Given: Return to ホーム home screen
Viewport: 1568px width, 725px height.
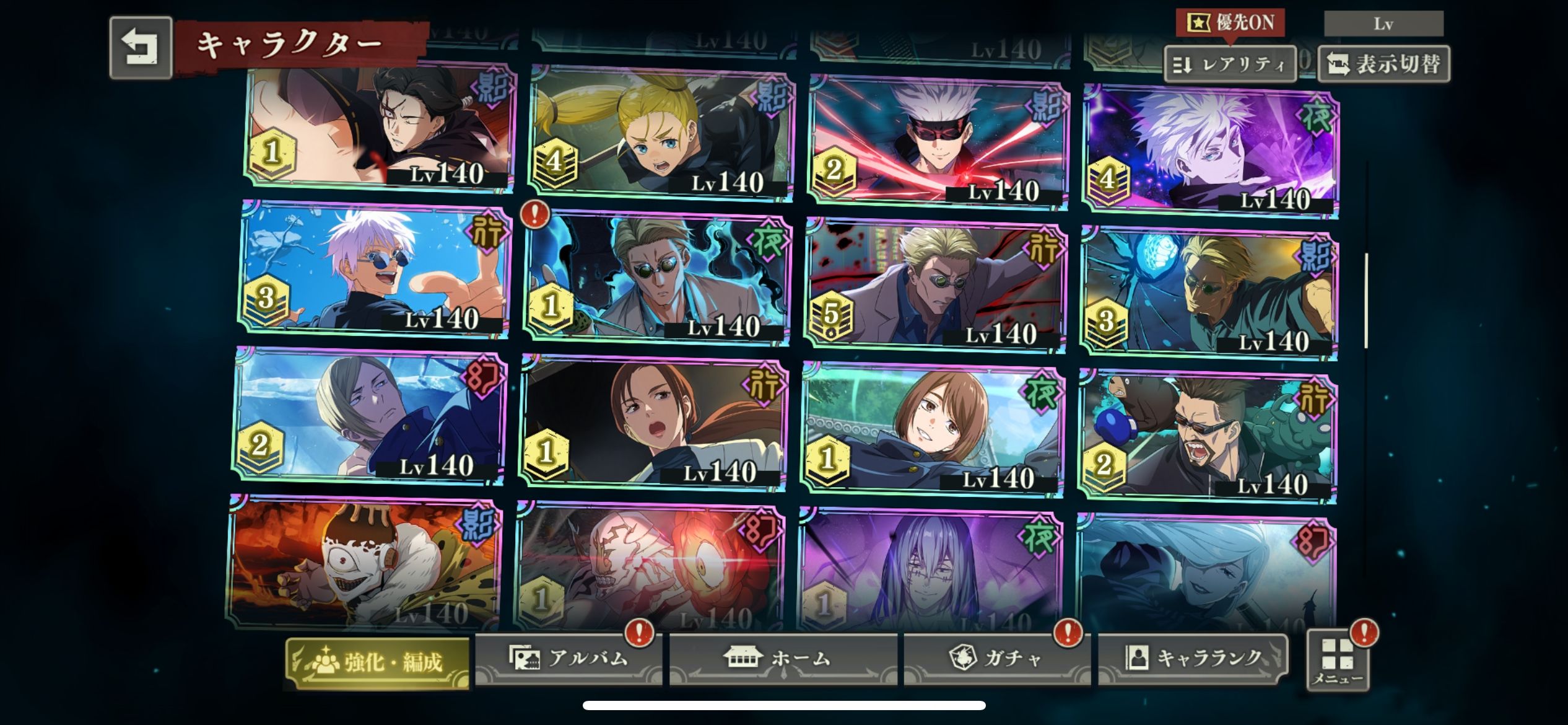Looking at the screenshot, I should pos(783,658).
